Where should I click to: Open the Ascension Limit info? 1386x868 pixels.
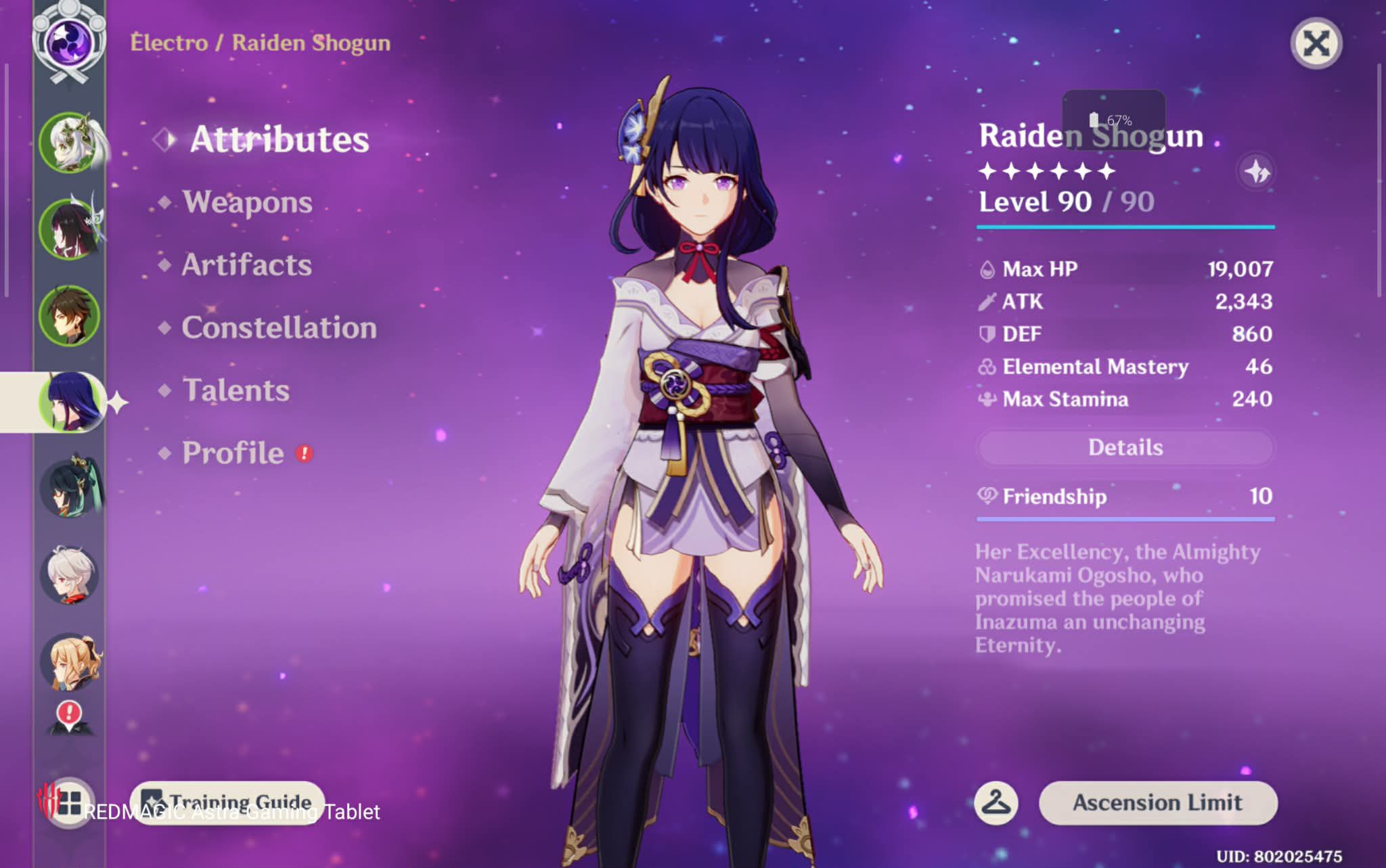pyautogui.click(x=1157, y=802)
